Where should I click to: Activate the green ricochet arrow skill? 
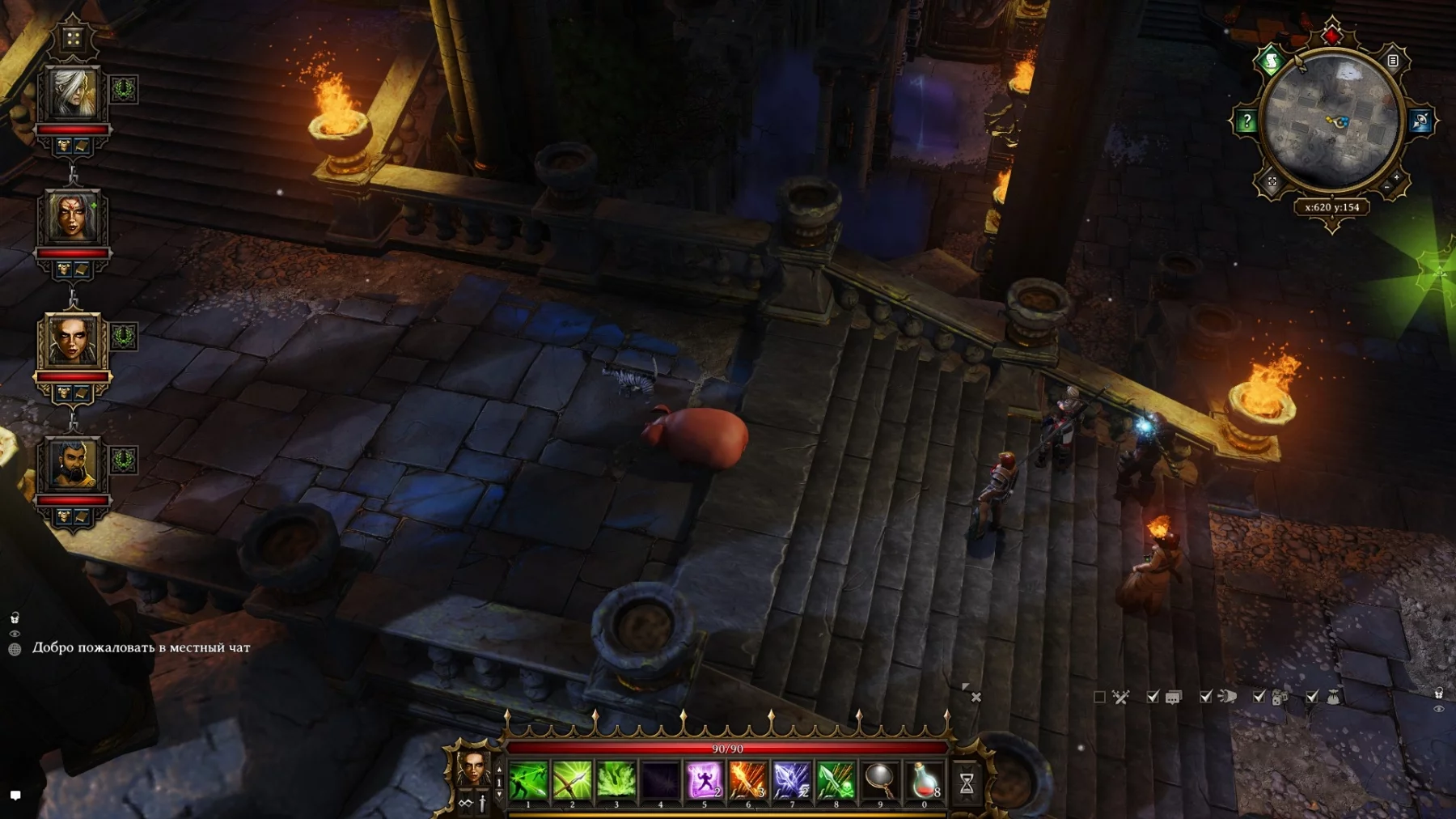528,781
